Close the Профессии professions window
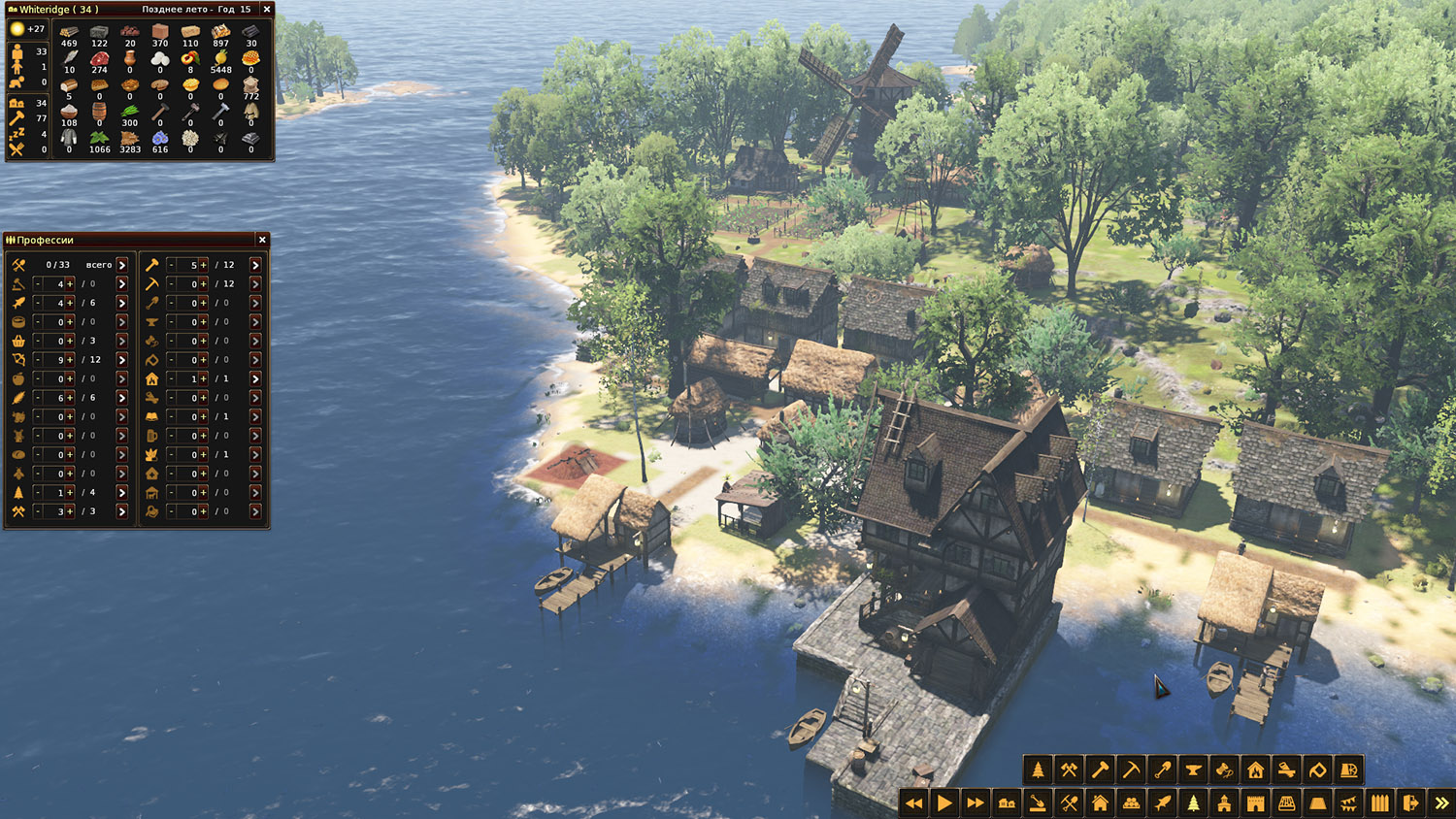 pos(262,240)
